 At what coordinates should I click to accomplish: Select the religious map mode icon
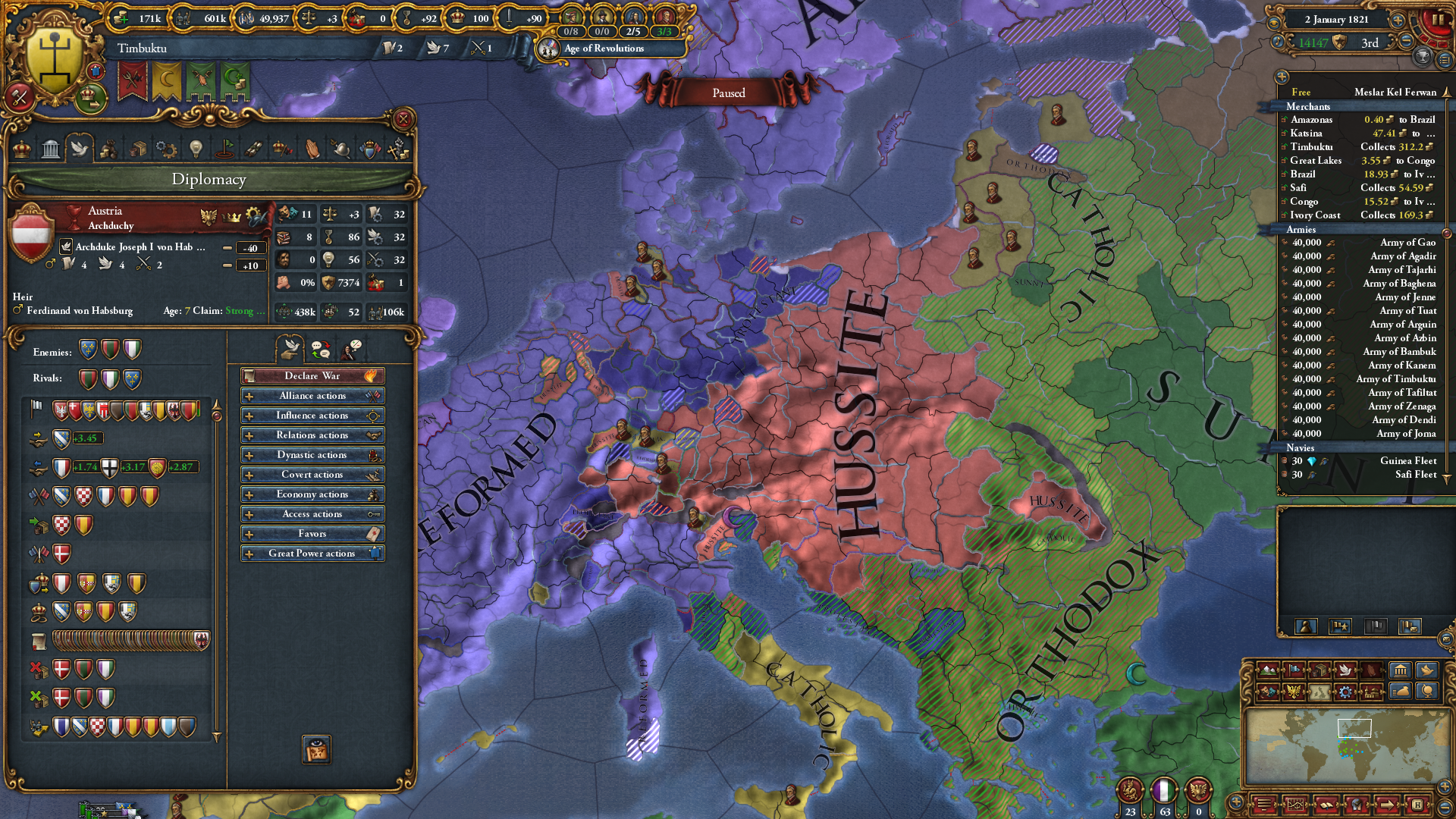(x=1372, y=670)
